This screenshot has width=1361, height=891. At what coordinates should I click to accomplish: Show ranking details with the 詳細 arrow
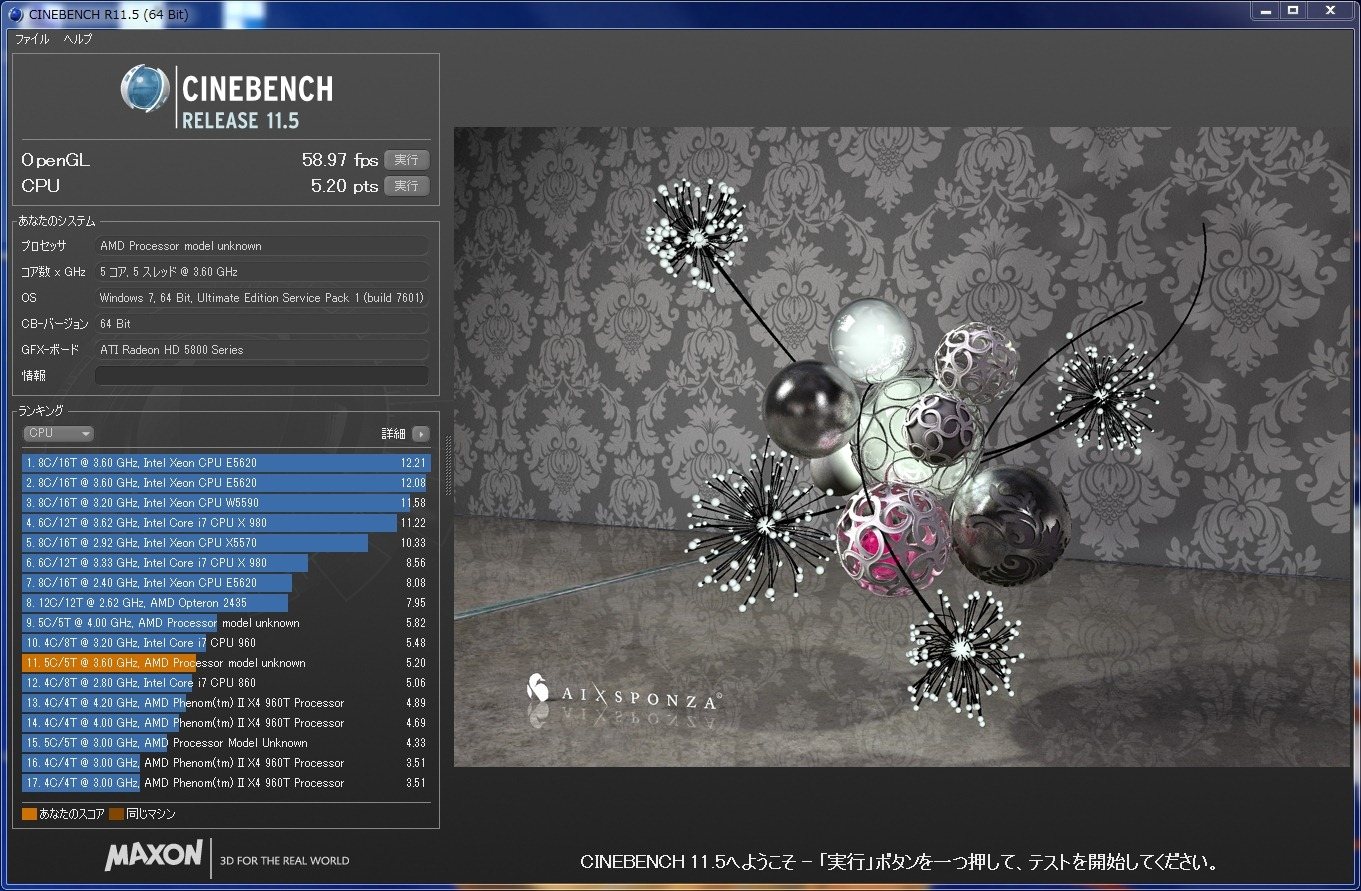pyautogui.click(x=420, y=434)
